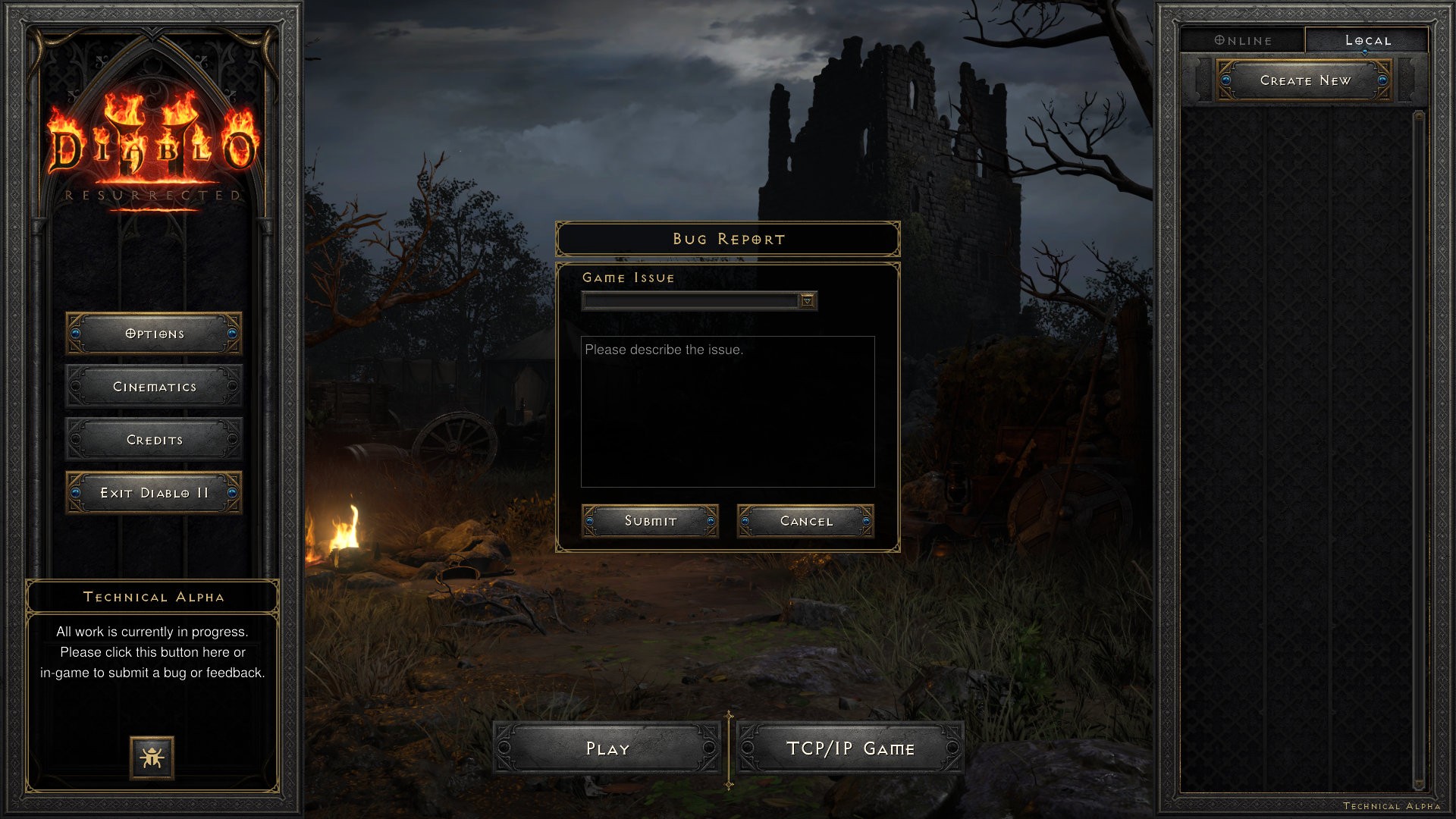This screenshot has width=1456, height=819.
Task: Select the Local tab
Action: 1367,40
